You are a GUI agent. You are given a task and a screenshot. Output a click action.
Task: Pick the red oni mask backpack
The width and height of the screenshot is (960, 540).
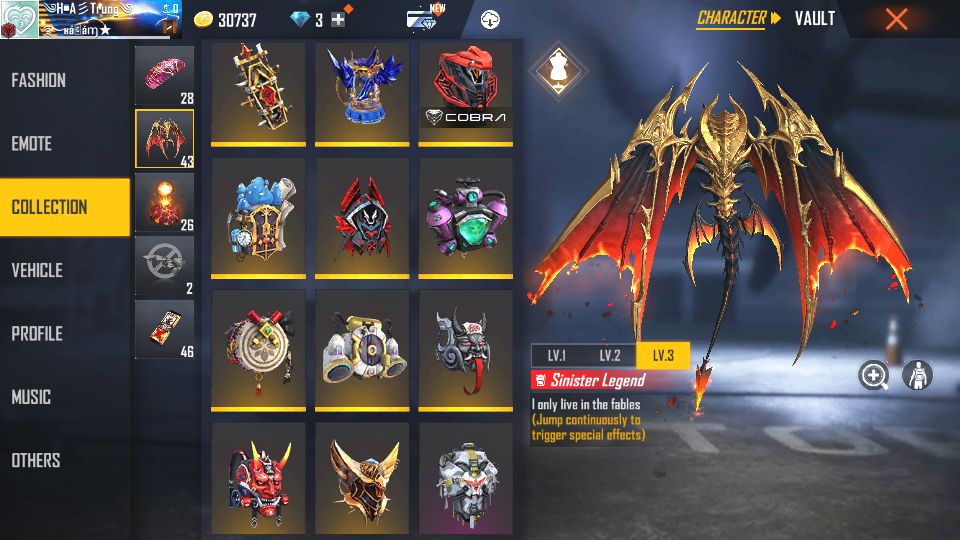(258, 477)
